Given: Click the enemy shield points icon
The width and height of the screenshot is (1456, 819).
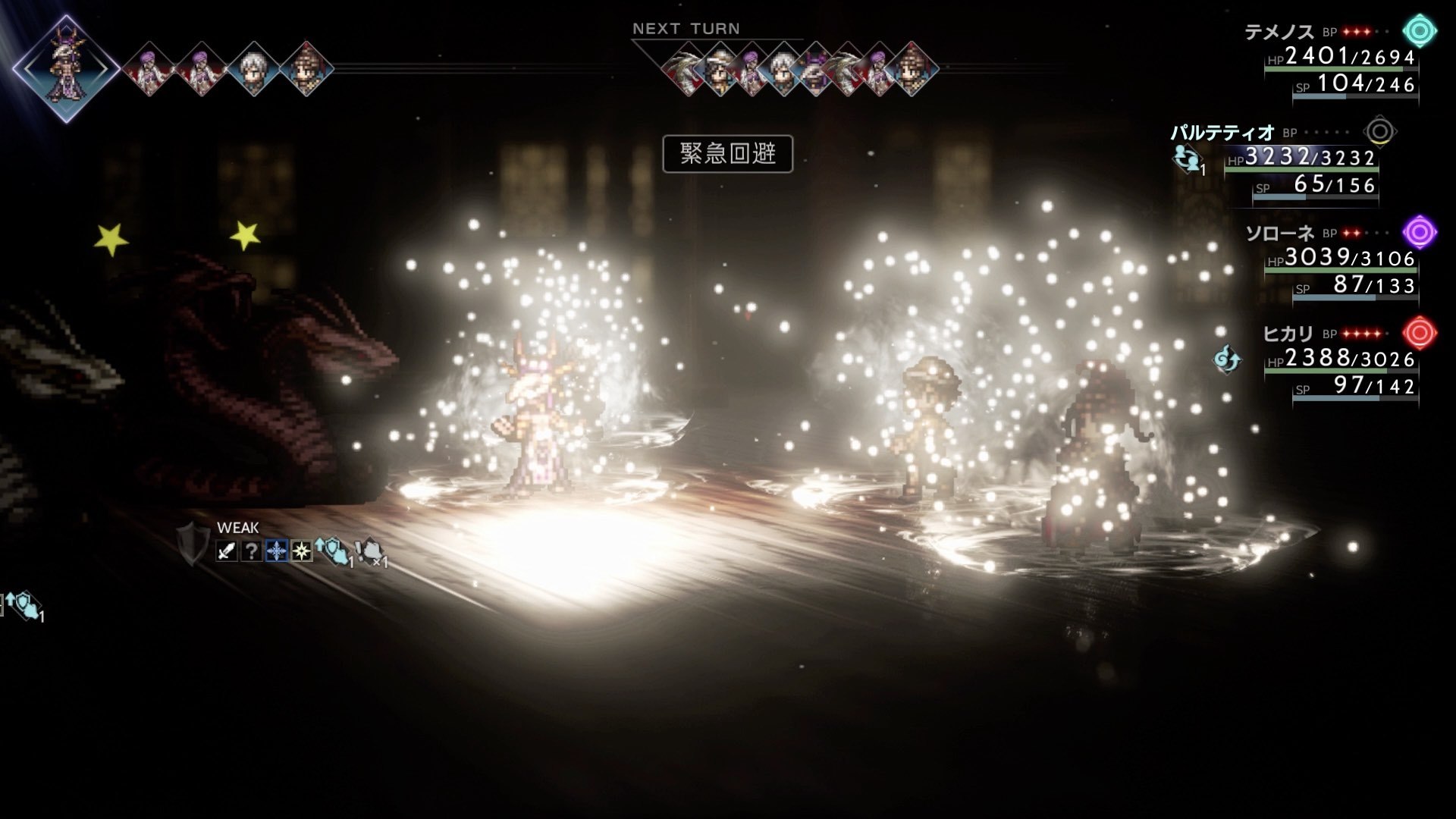Looking at the screenshot, I should (x=192, y=544).
